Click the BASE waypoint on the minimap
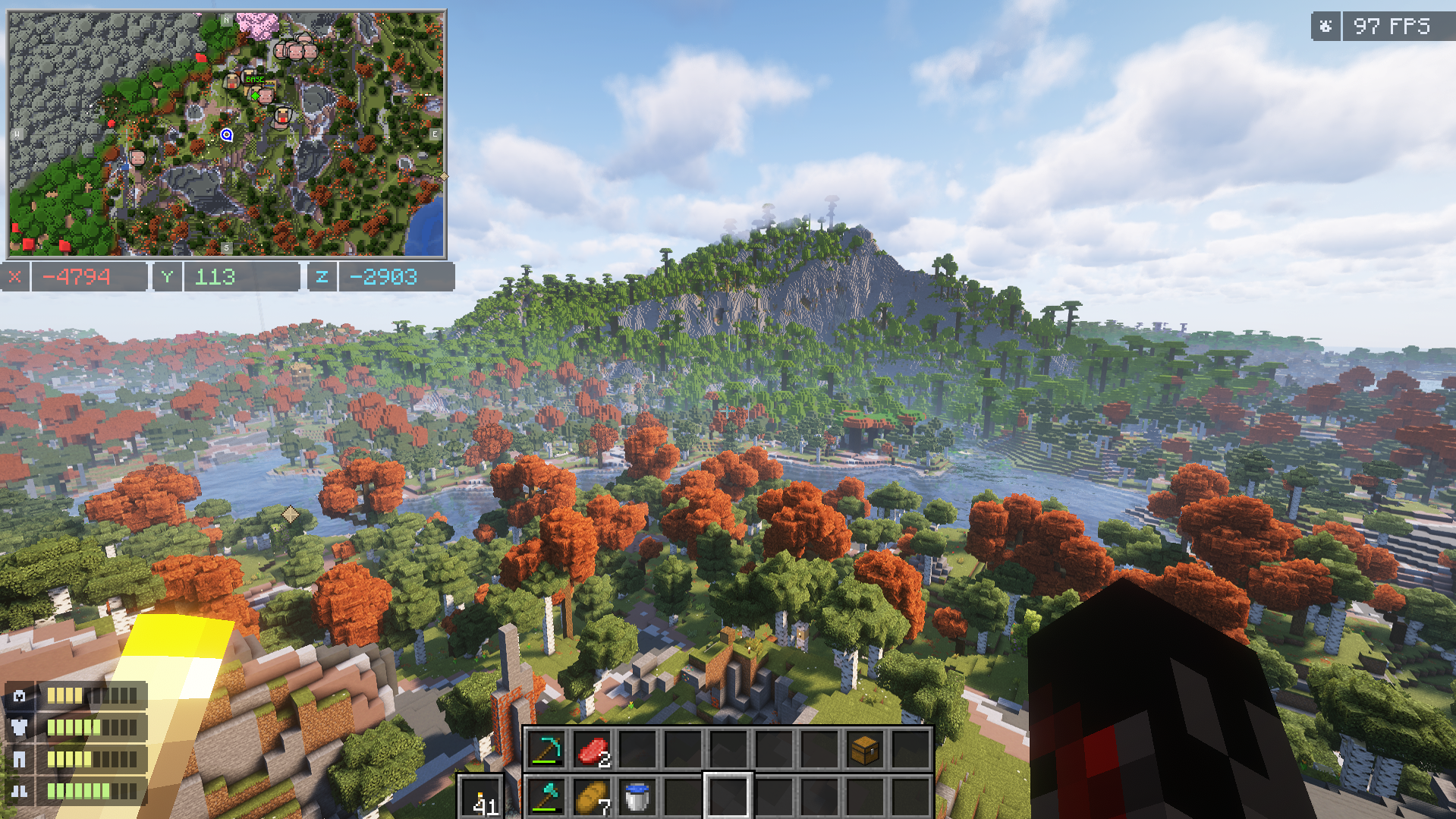The height and width of the screenshot is (819, 1456). click(x=255, y=79)
